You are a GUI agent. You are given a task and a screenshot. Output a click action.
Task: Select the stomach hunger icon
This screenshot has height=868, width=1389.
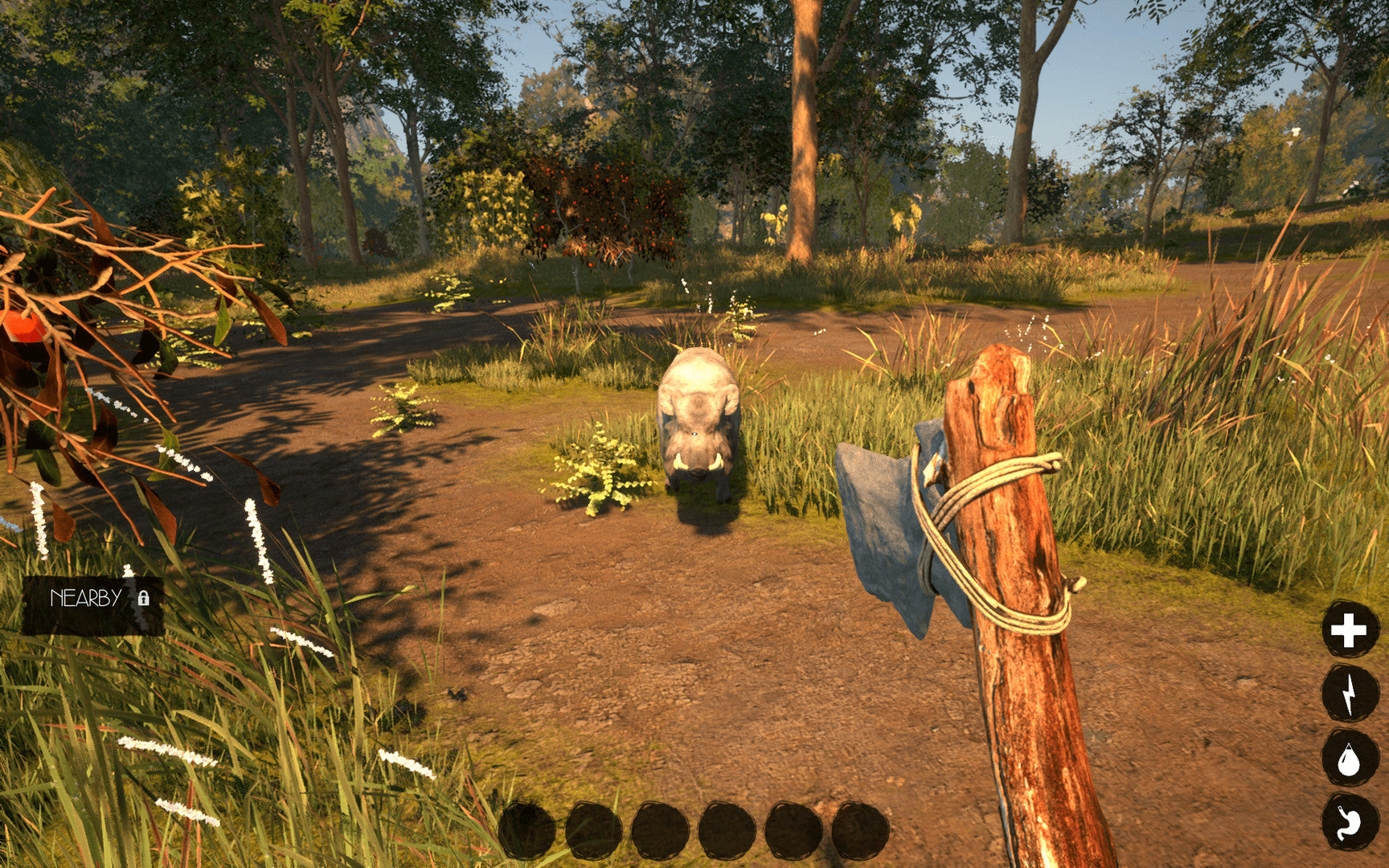[1350, 821]
